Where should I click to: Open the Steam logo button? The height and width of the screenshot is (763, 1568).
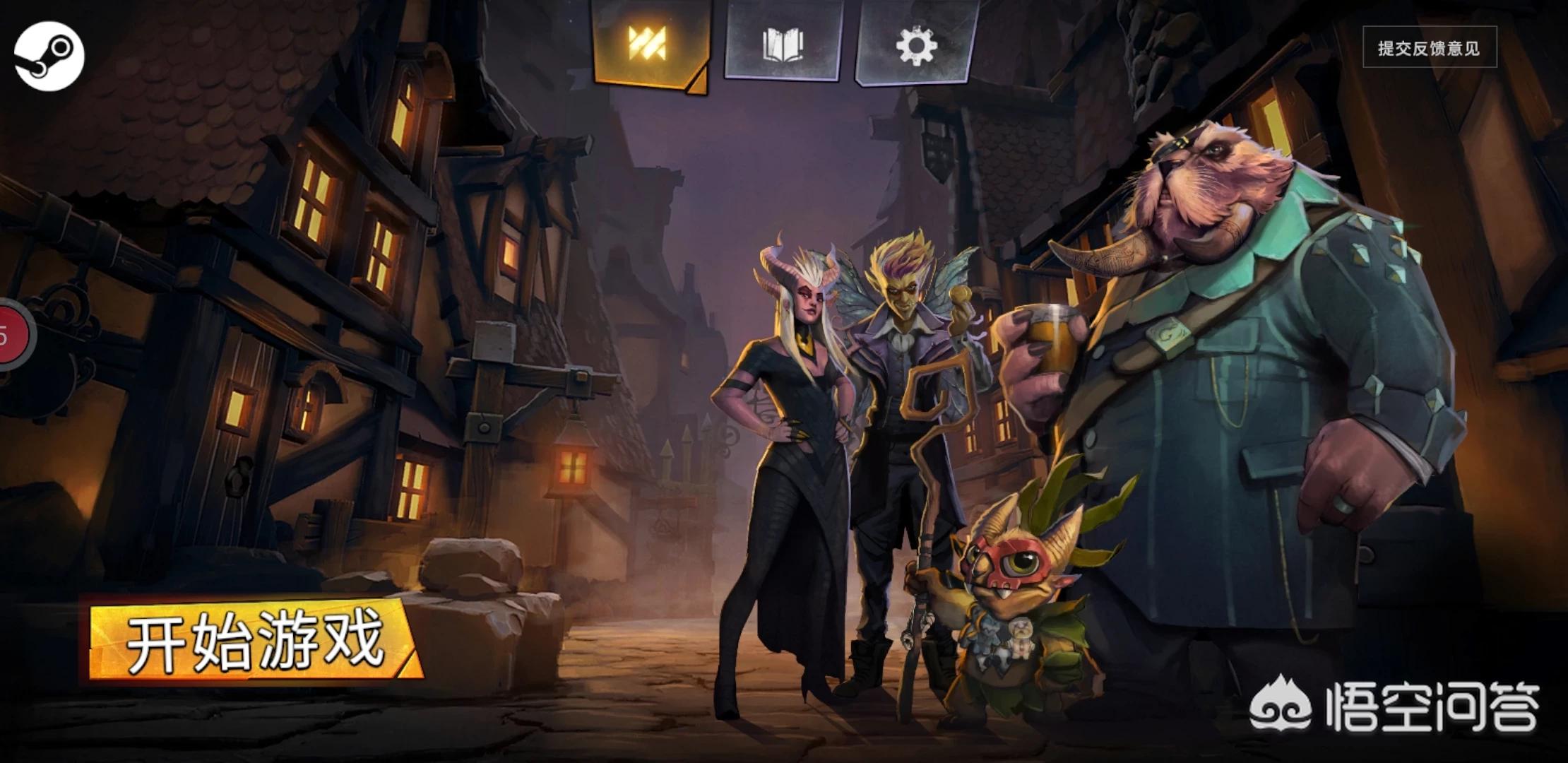49,56
